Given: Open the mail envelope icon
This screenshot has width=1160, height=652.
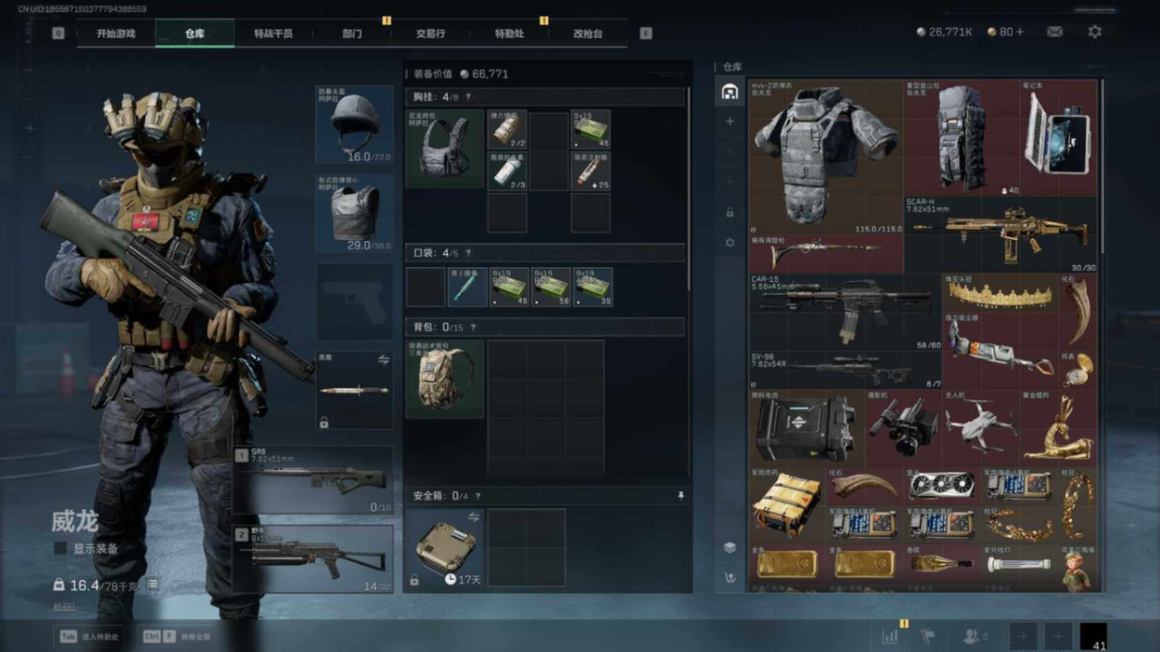Looking at the screenshot, I should coord(1054,32).
